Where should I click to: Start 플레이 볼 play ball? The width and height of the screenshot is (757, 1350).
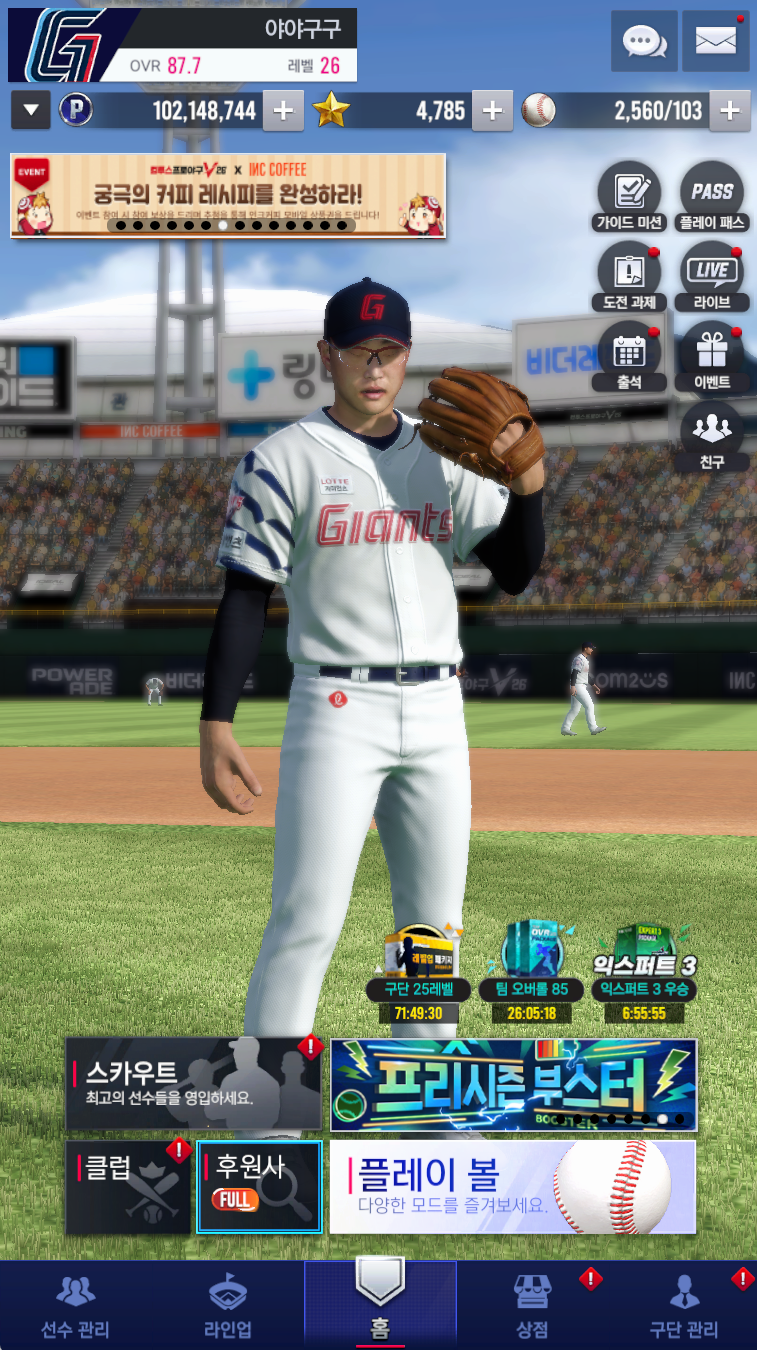512,1187
